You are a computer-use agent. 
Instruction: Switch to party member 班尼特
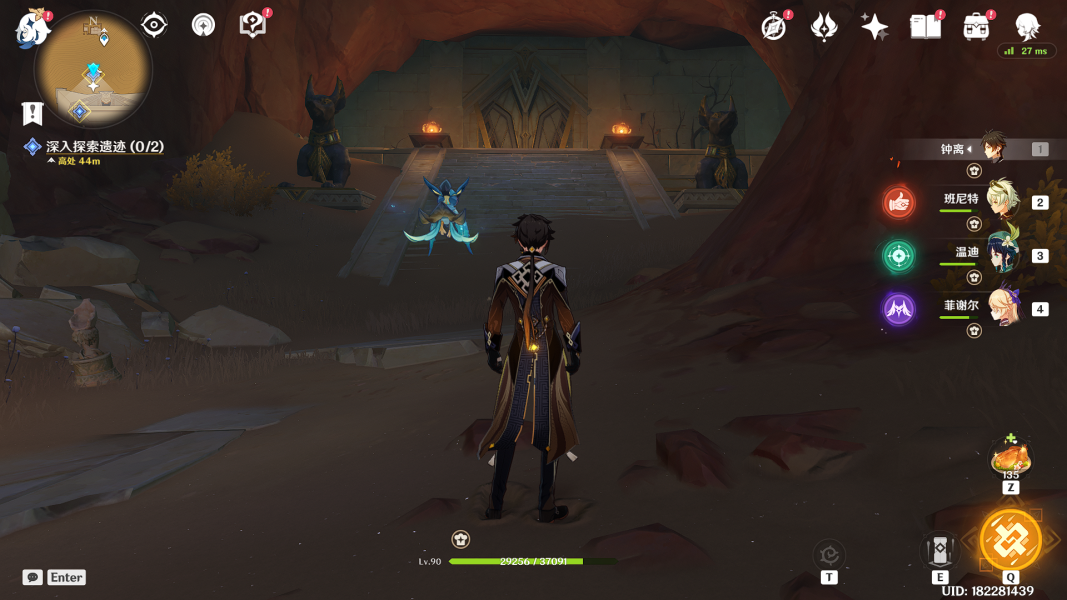point(1003,200)
